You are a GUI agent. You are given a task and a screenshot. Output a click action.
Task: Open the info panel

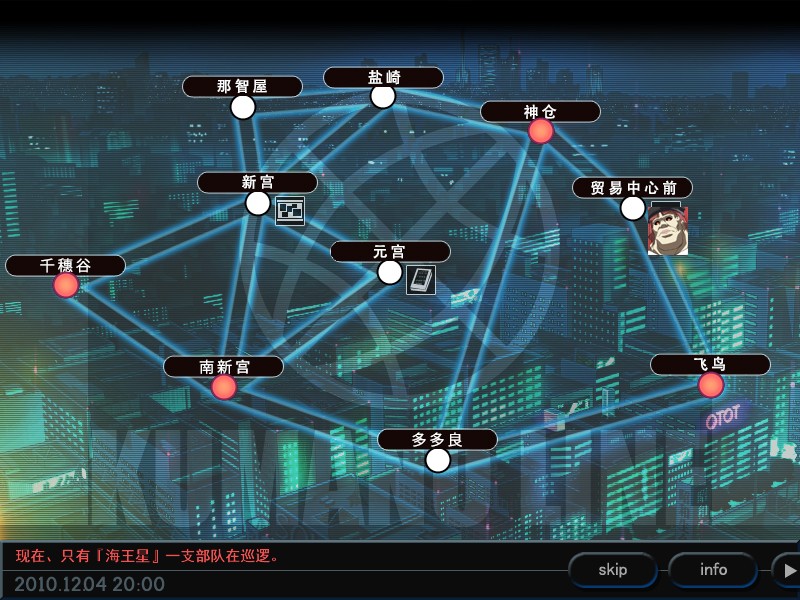pos(713,570)
